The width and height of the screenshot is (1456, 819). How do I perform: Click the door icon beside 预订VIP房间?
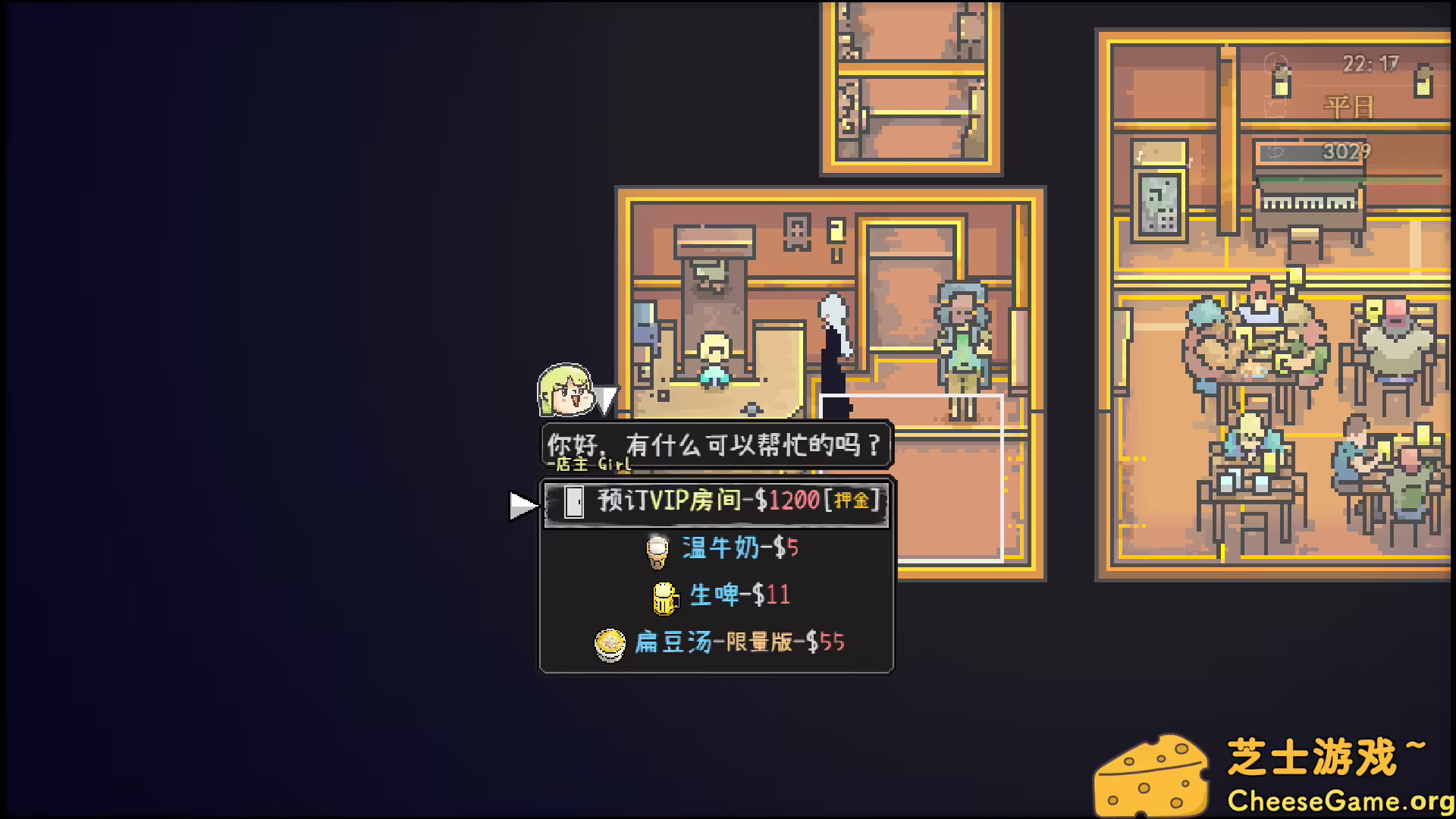[x=574, y=502]
